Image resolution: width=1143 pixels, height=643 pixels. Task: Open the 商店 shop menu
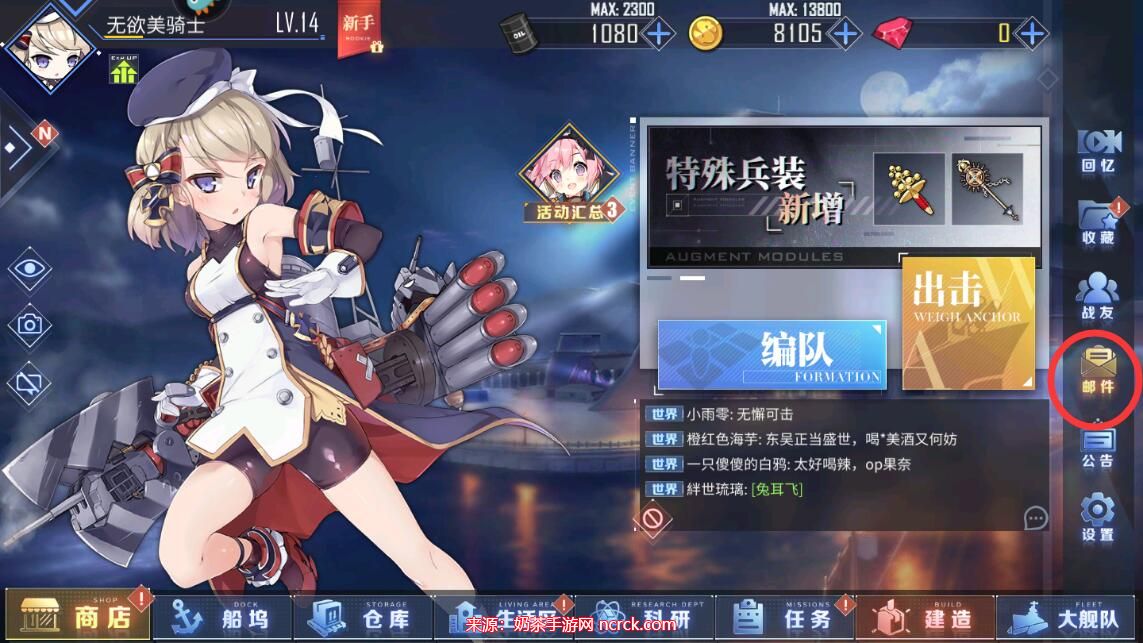pyautogui.click(x=78, y=616)
